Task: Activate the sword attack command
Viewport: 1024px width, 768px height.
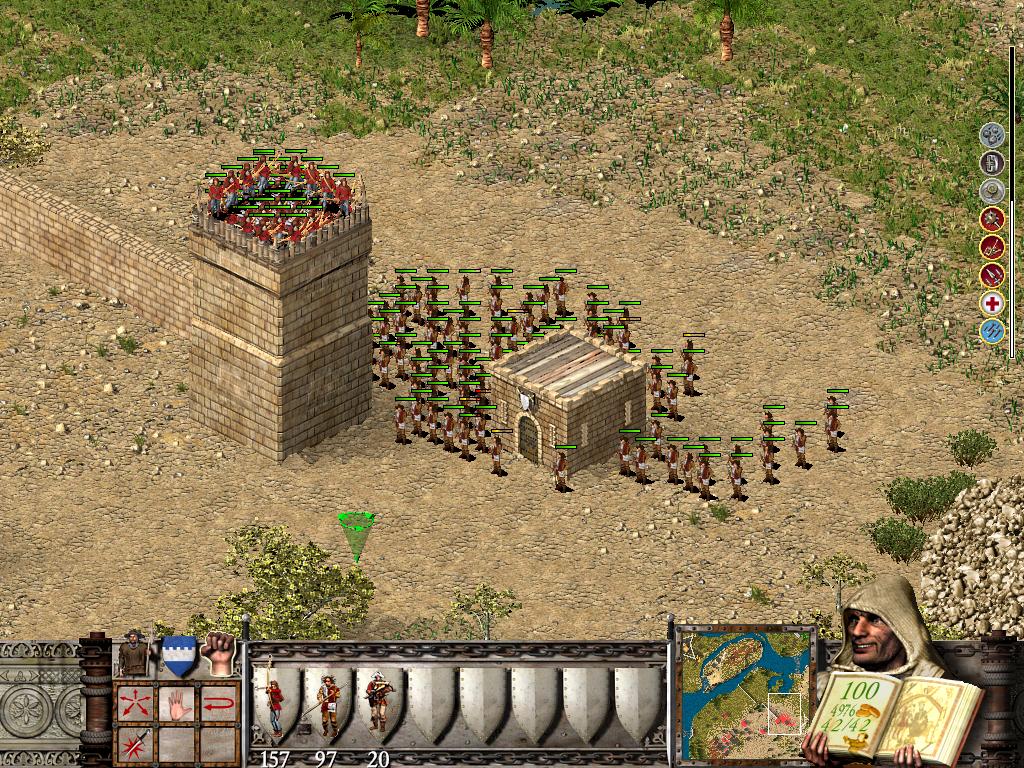Action: pyautogui.click(x=133, y=744)
